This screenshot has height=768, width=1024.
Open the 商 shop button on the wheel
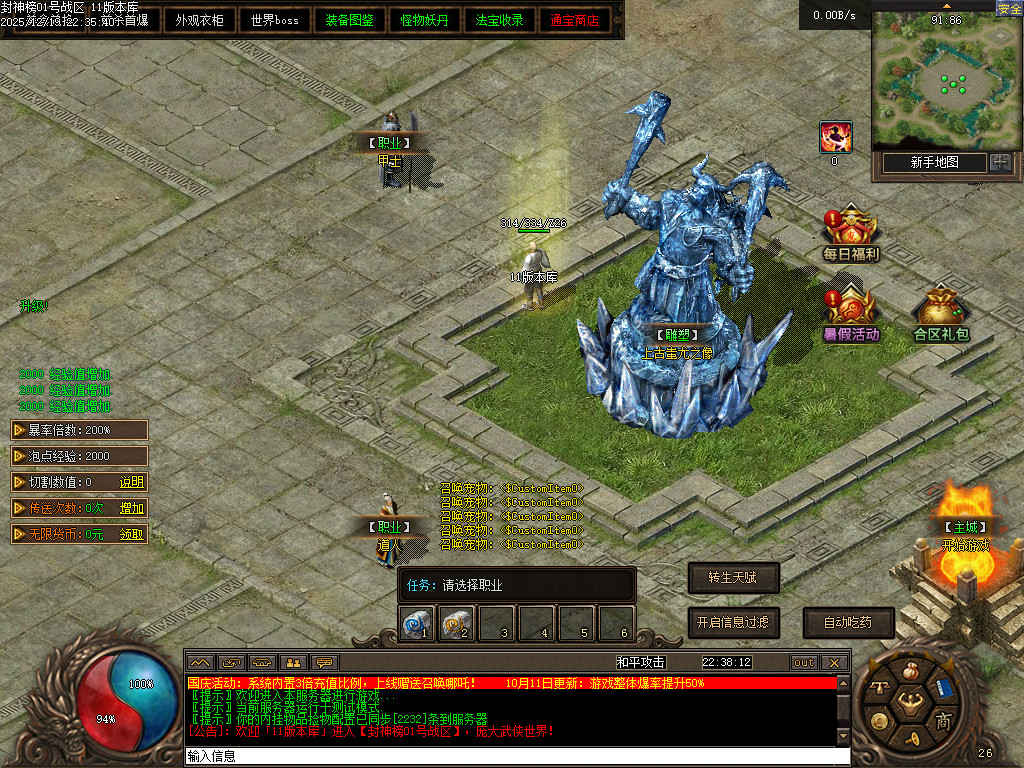coord(943,721)
